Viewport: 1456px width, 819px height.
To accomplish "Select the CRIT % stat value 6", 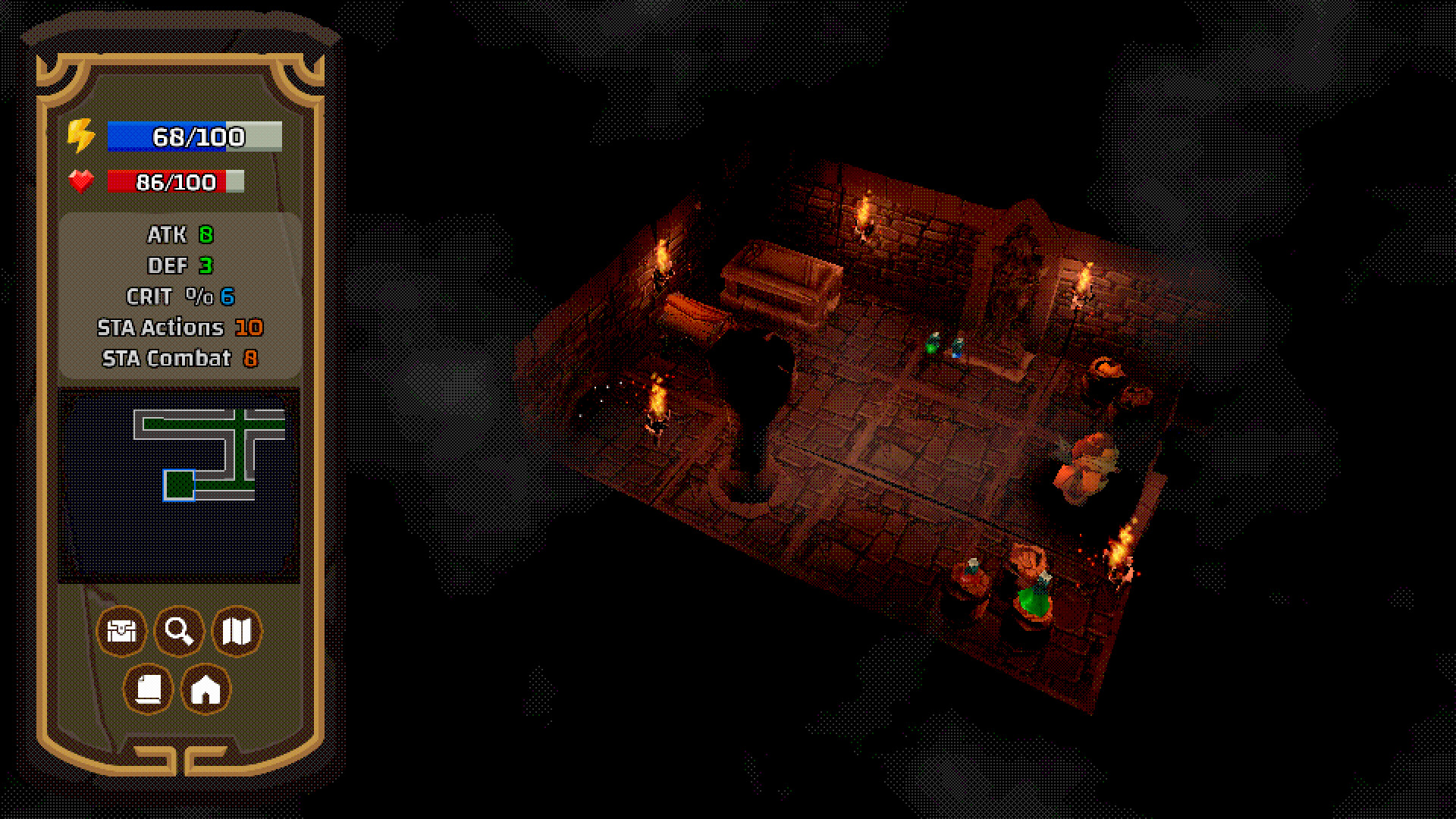I will [x=227, y=297].
